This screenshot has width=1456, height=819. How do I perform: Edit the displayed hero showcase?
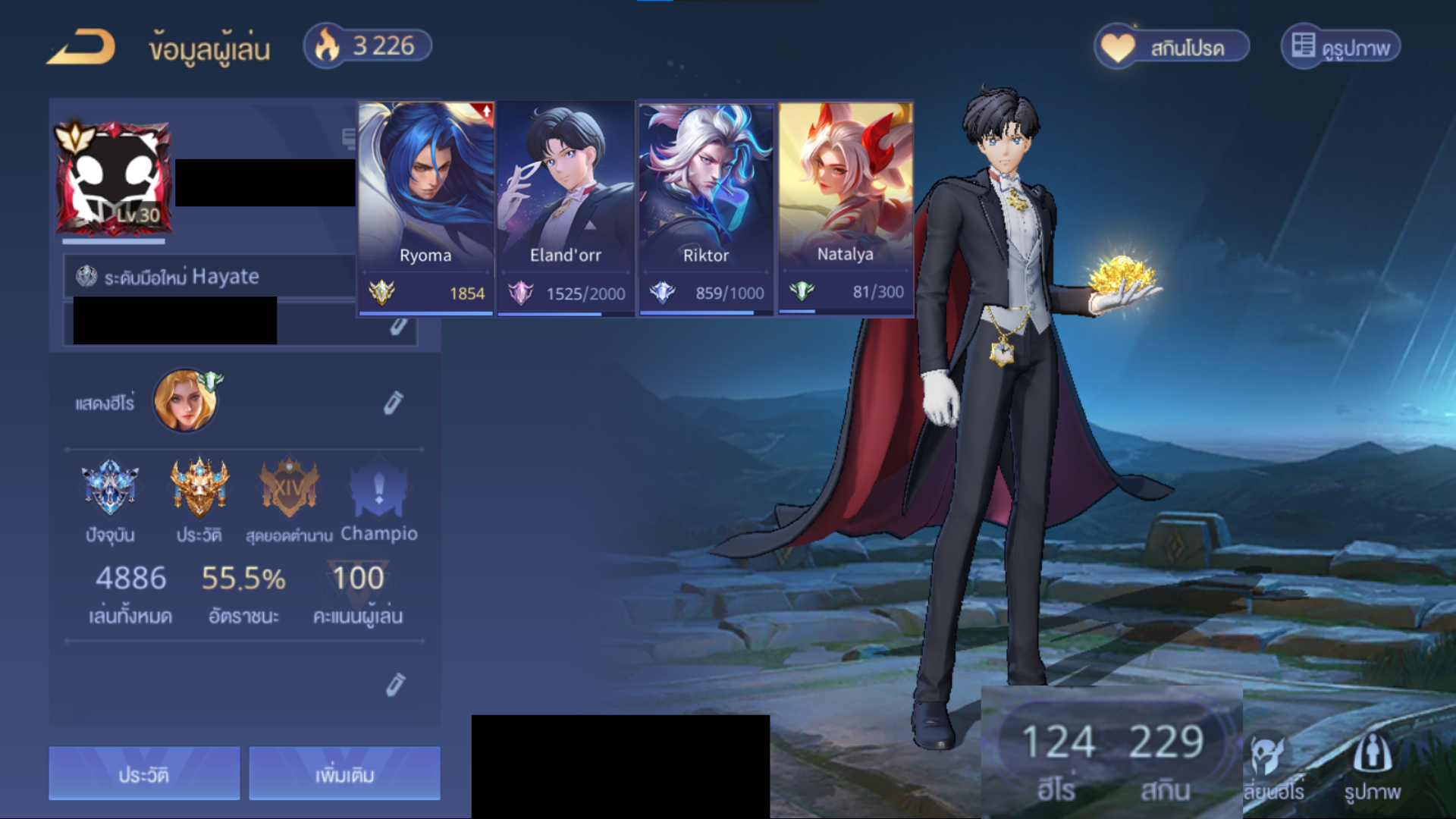pyautogui.click(x=393, y=403)
